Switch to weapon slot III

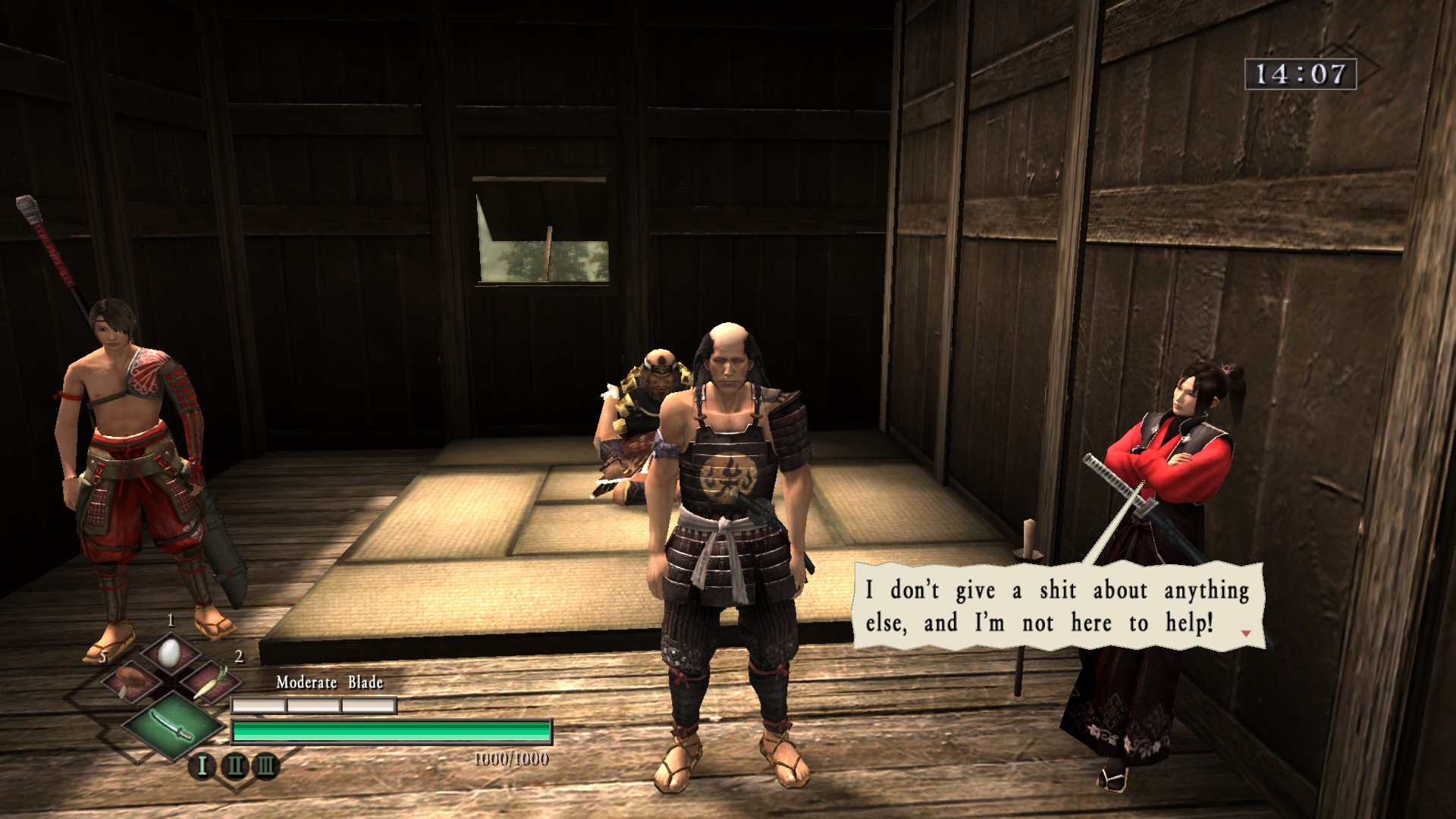[x=265, y=766]
